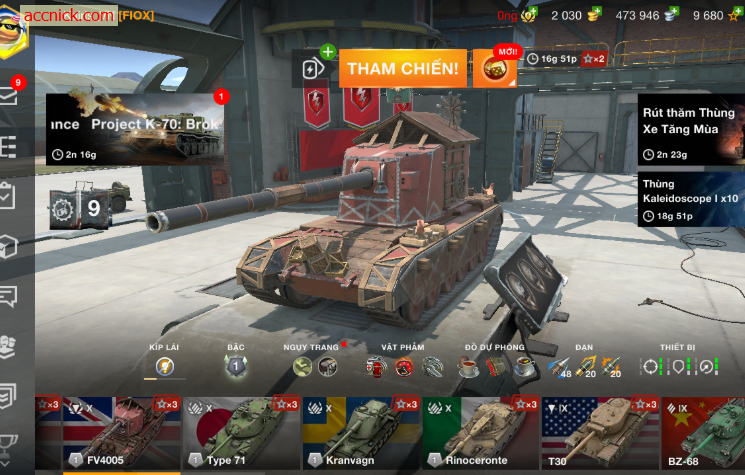Open the Rút thăm Thùng Xe Tăng Mùa offer
This screenshot has width=745, height=475.
click(691, 130)
